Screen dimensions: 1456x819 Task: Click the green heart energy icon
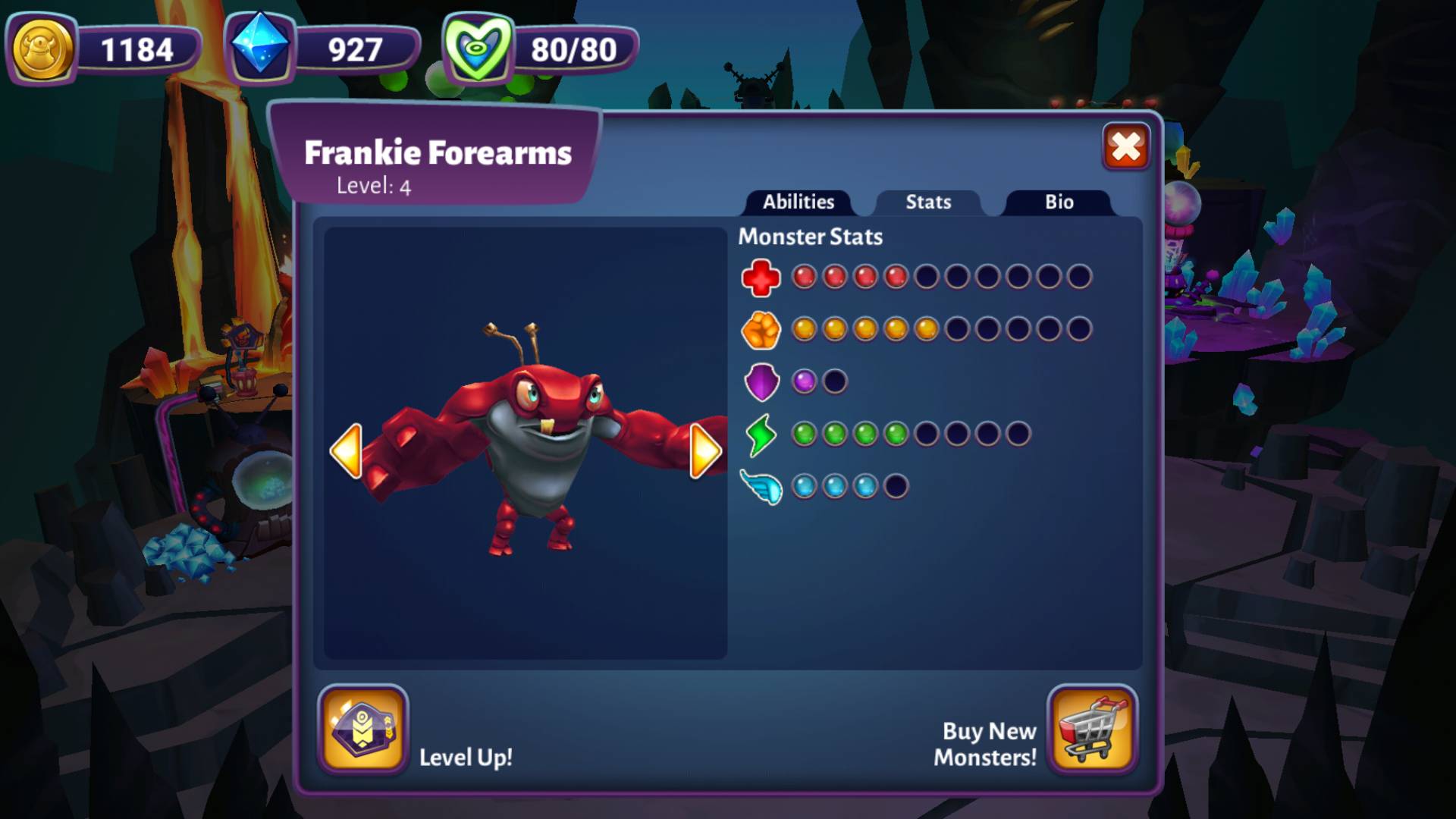point(478,48)
